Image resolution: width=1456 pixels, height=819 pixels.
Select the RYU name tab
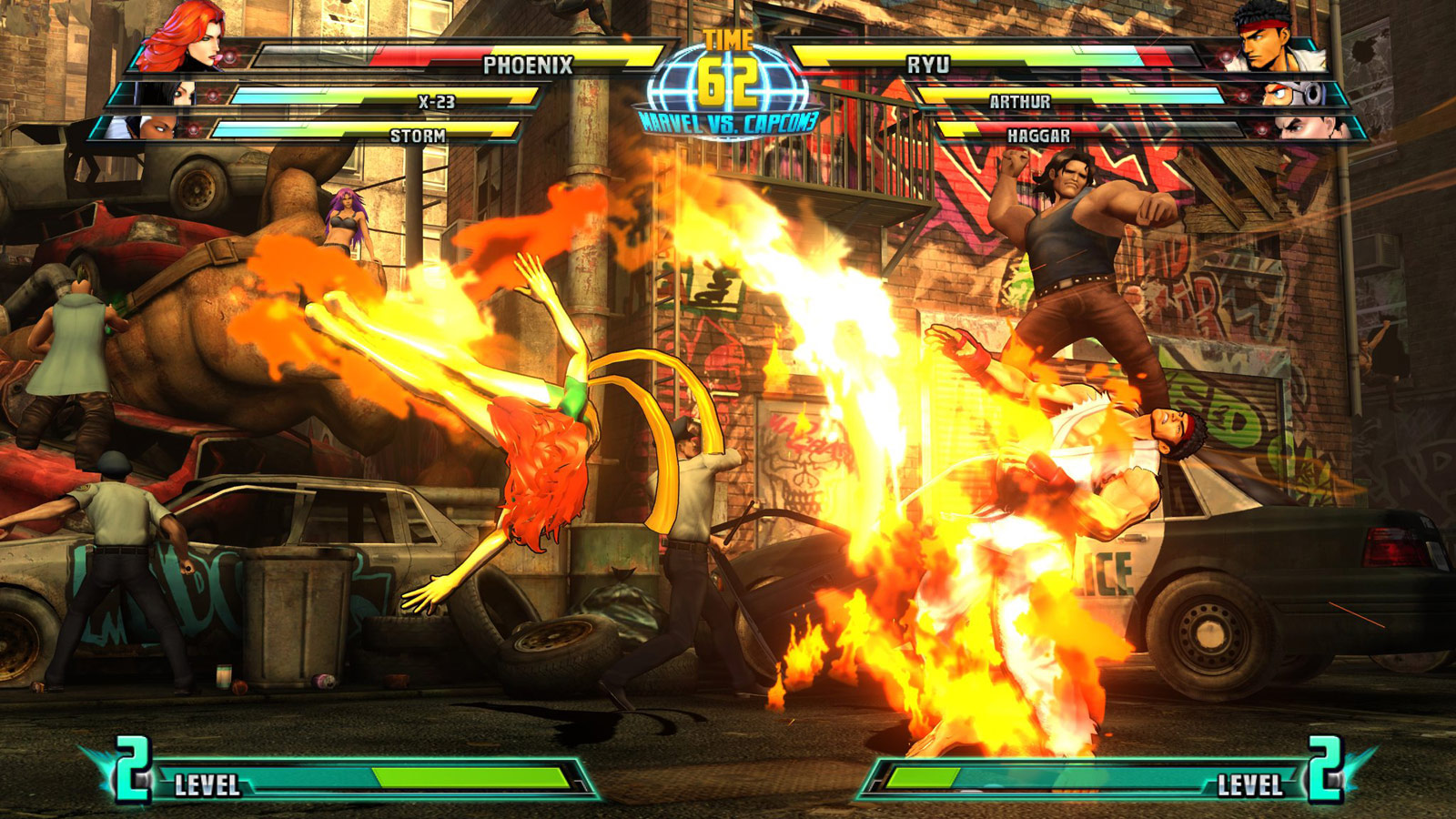point(926,64)
